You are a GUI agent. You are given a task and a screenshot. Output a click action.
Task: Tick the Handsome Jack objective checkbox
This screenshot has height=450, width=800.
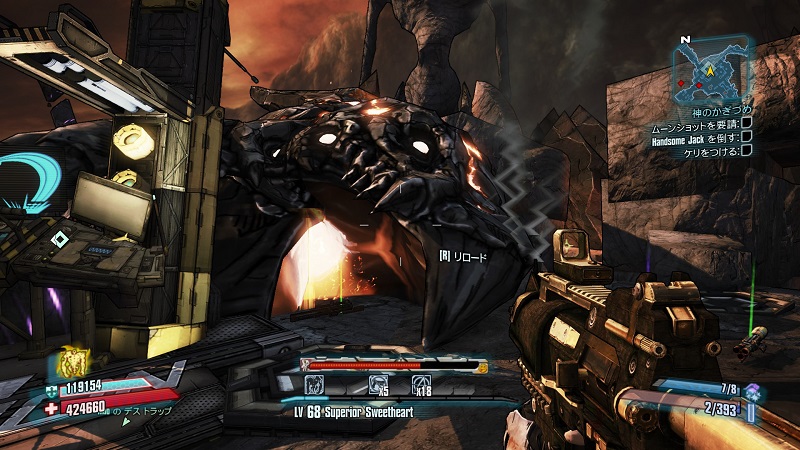point(747,137)
